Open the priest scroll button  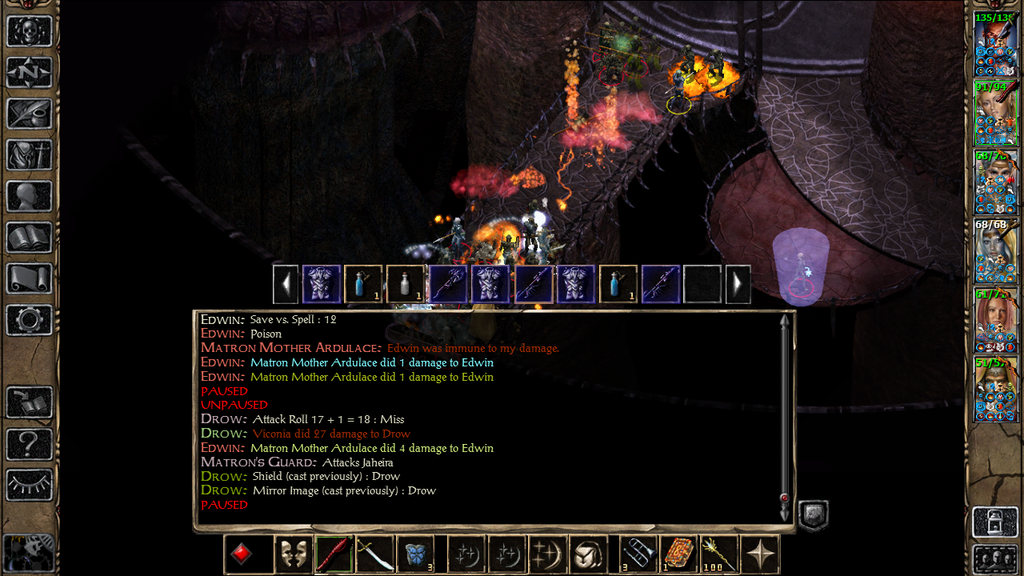(29, 278)
